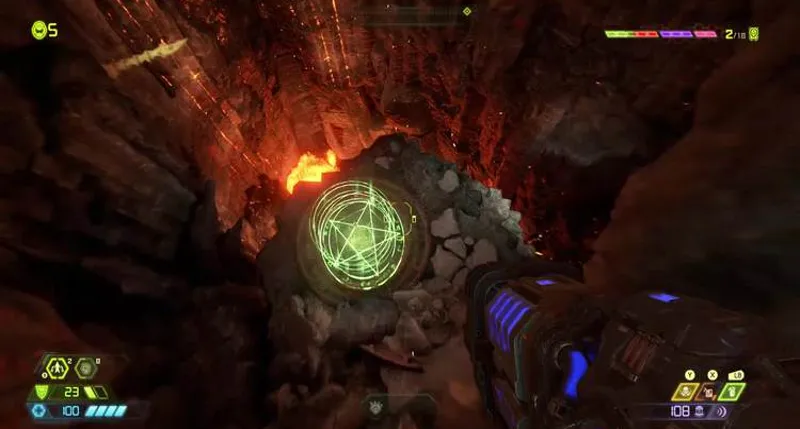Viewport: 800px width, 429px height.
Task: Click the demon counter icon beside 2/18
Action: point(753,34)
